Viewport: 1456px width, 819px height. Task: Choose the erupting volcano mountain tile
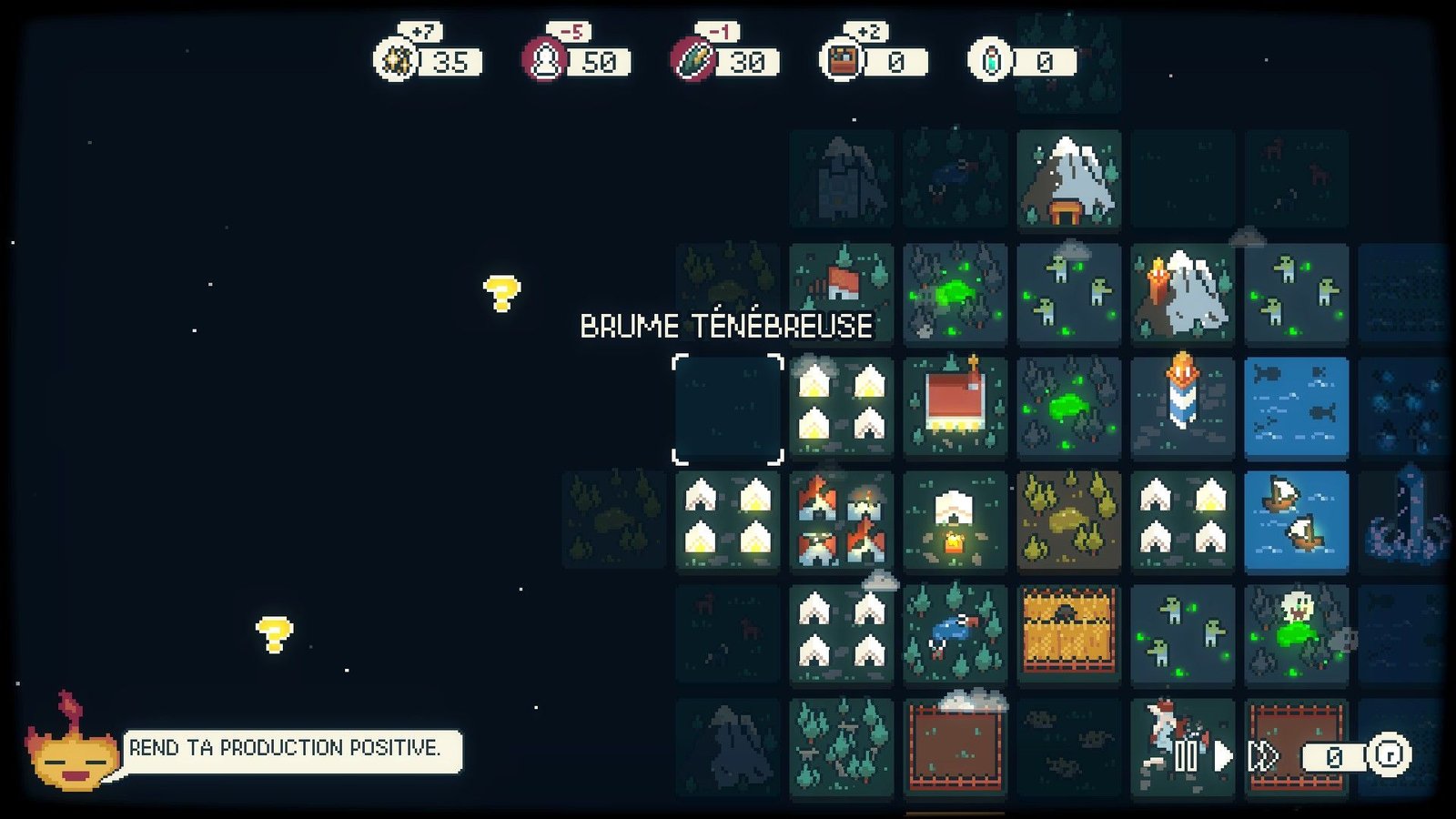click(x=1182, y=293)
